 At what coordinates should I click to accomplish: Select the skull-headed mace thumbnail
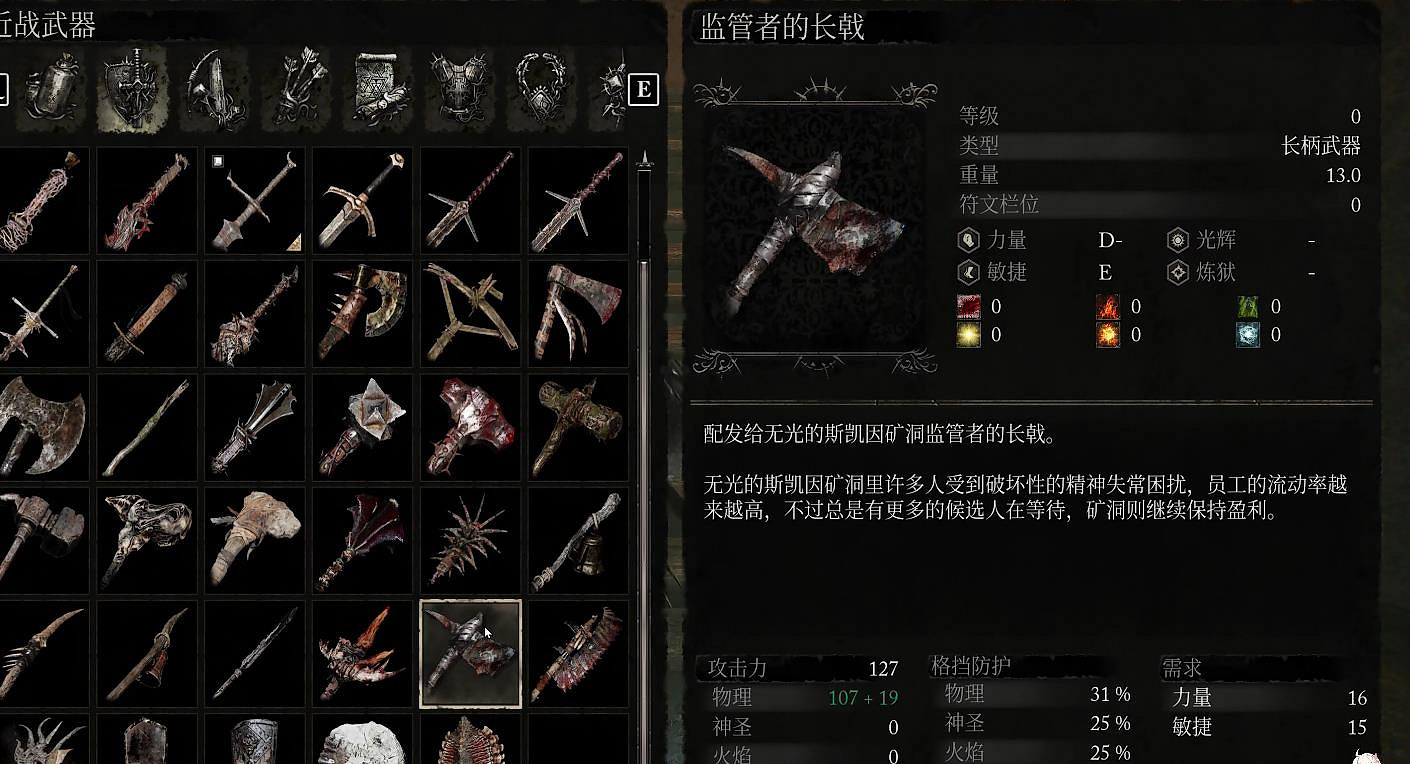point(146,535)
